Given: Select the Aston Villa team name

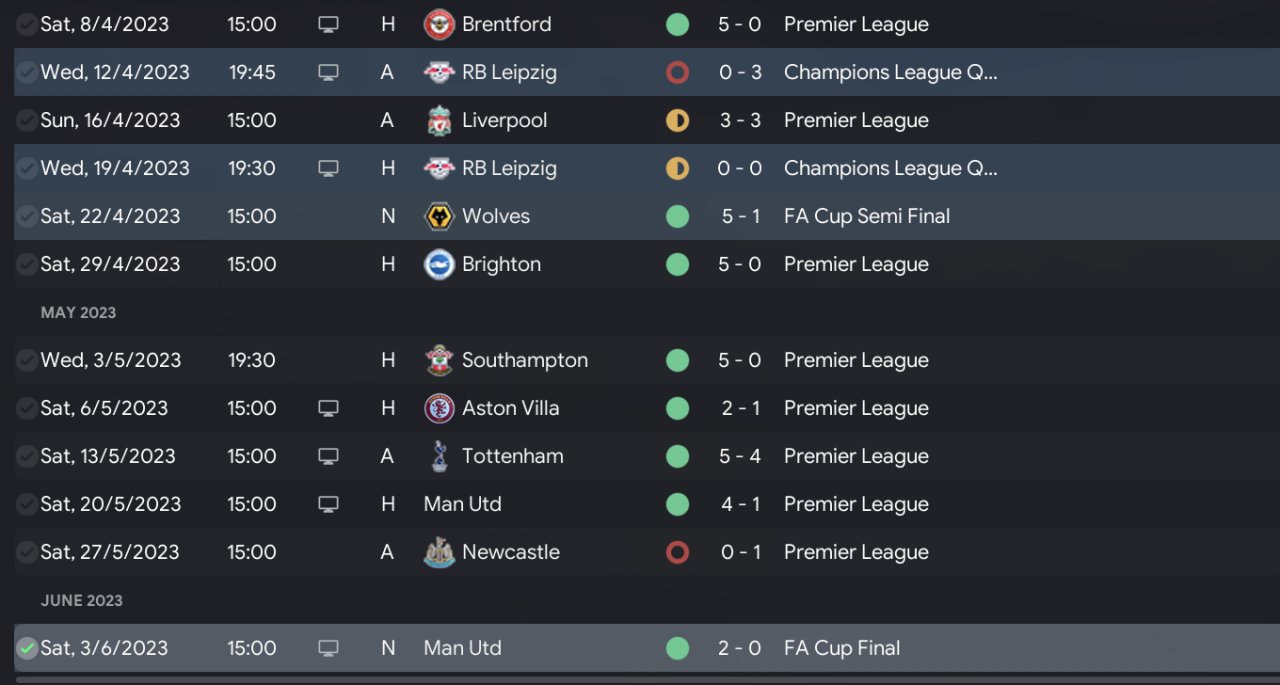Looking at the screenshot, I should coord(510,408).
